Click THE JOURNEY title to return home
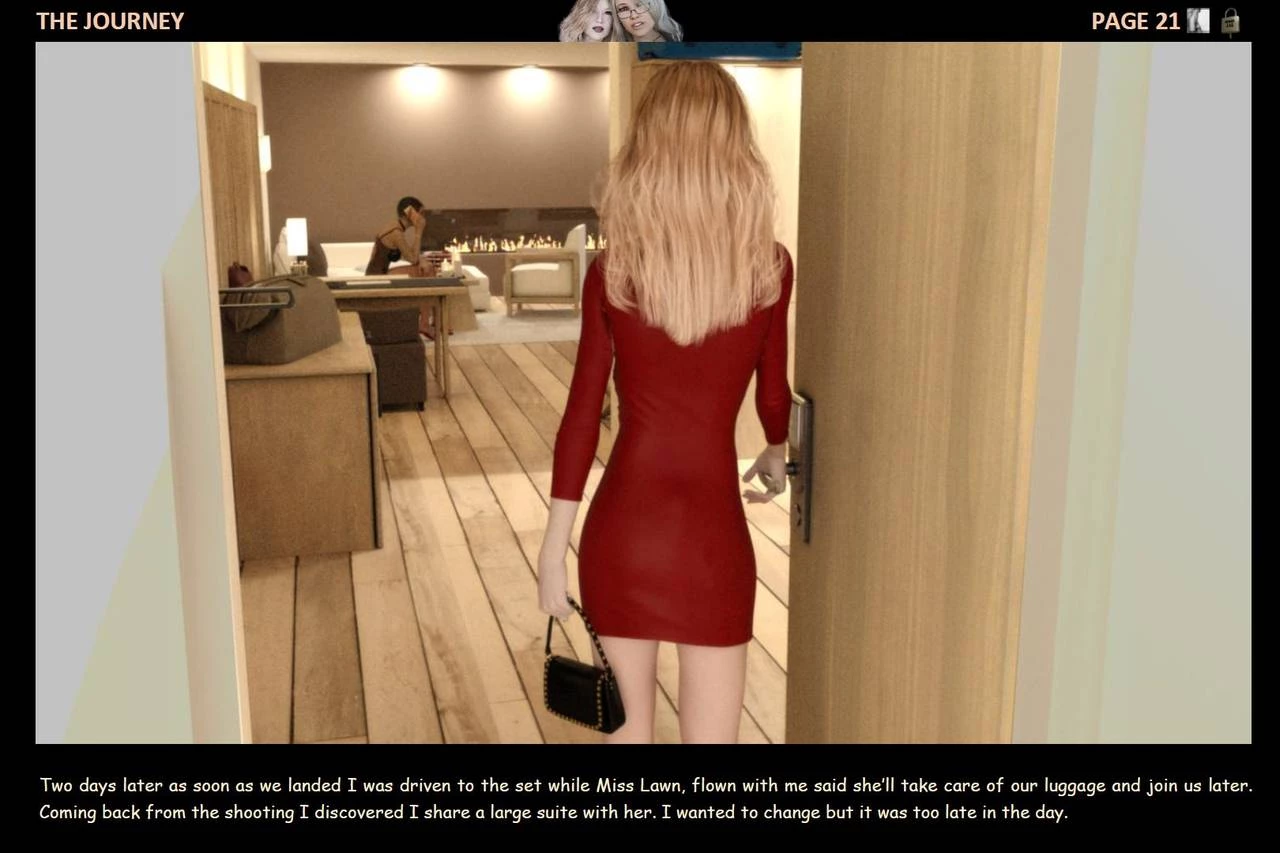 point(110,20)
